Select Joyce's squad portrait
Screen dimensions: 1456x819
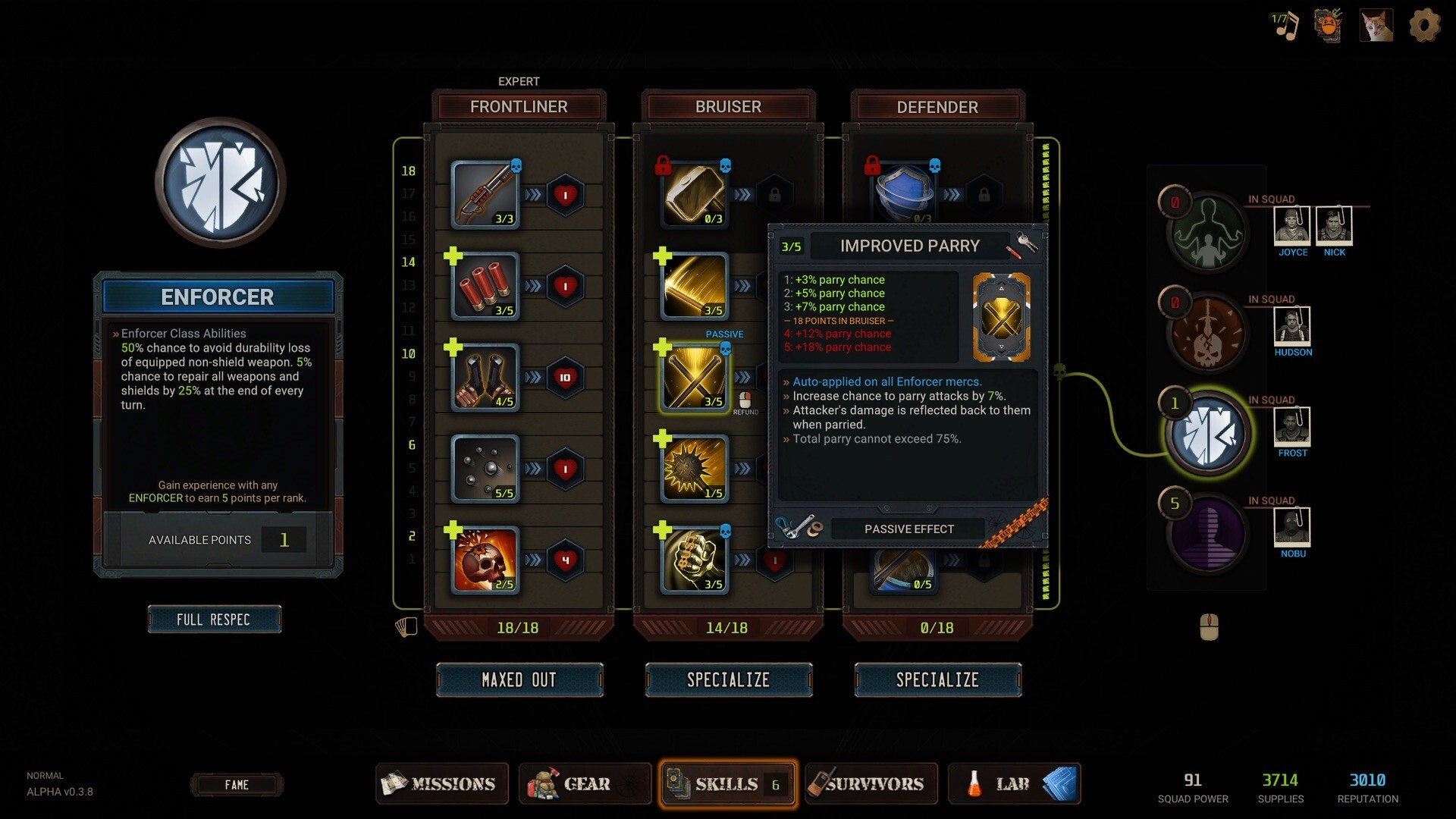[x=1291, y=225]
